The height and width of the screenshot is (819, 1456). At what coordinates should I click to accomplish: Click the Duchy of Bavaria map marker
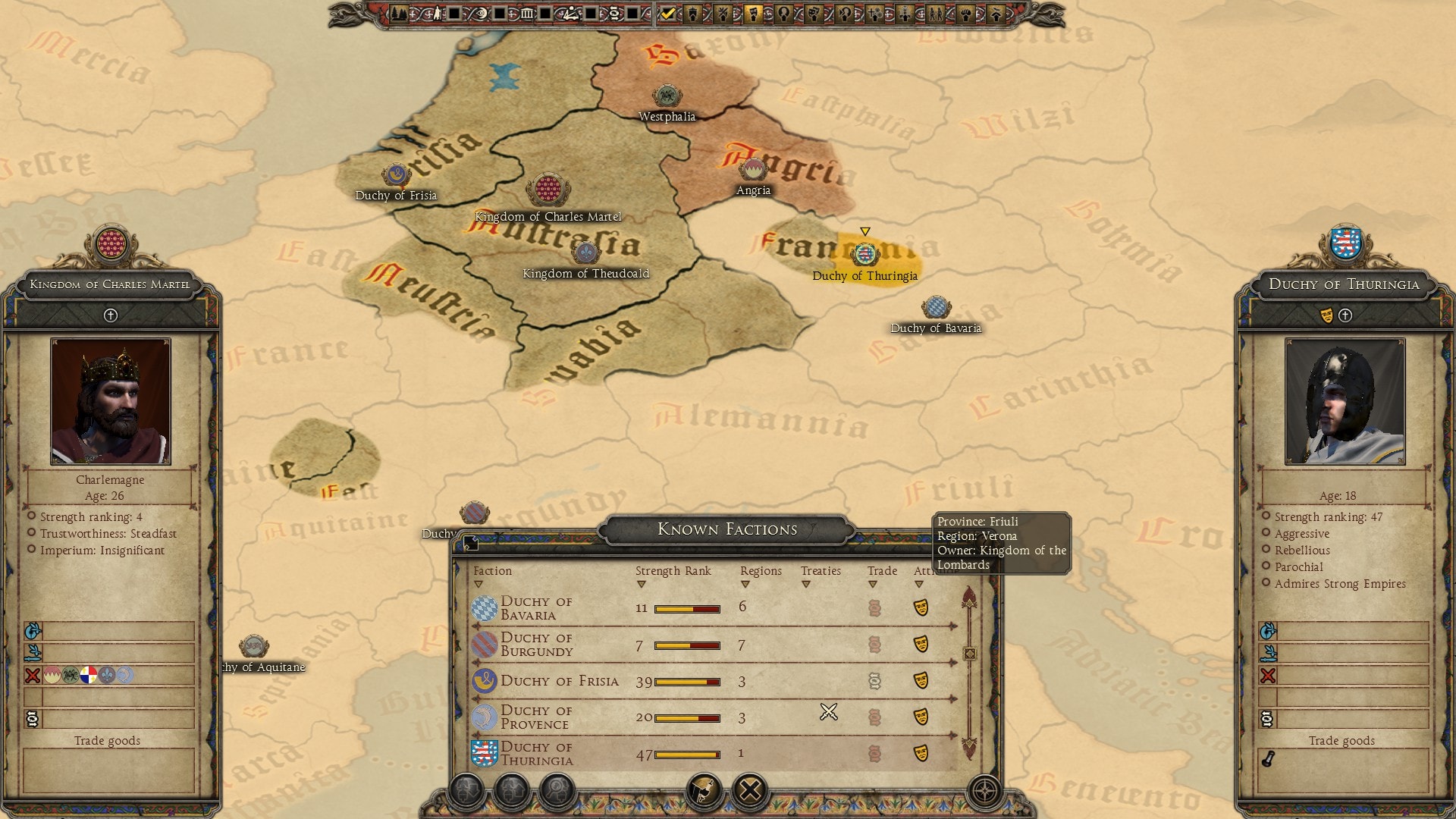936,307
